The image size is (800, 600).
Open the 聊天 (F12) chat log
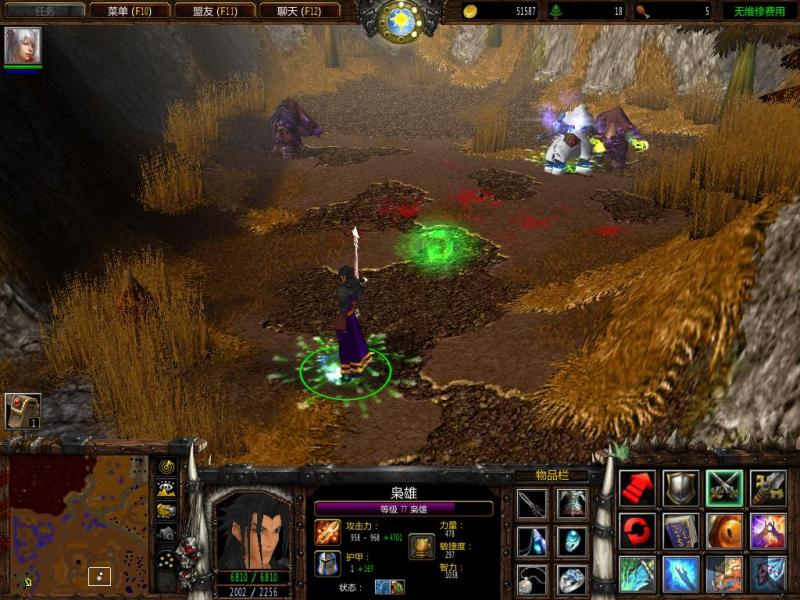[x=299, y=11]
